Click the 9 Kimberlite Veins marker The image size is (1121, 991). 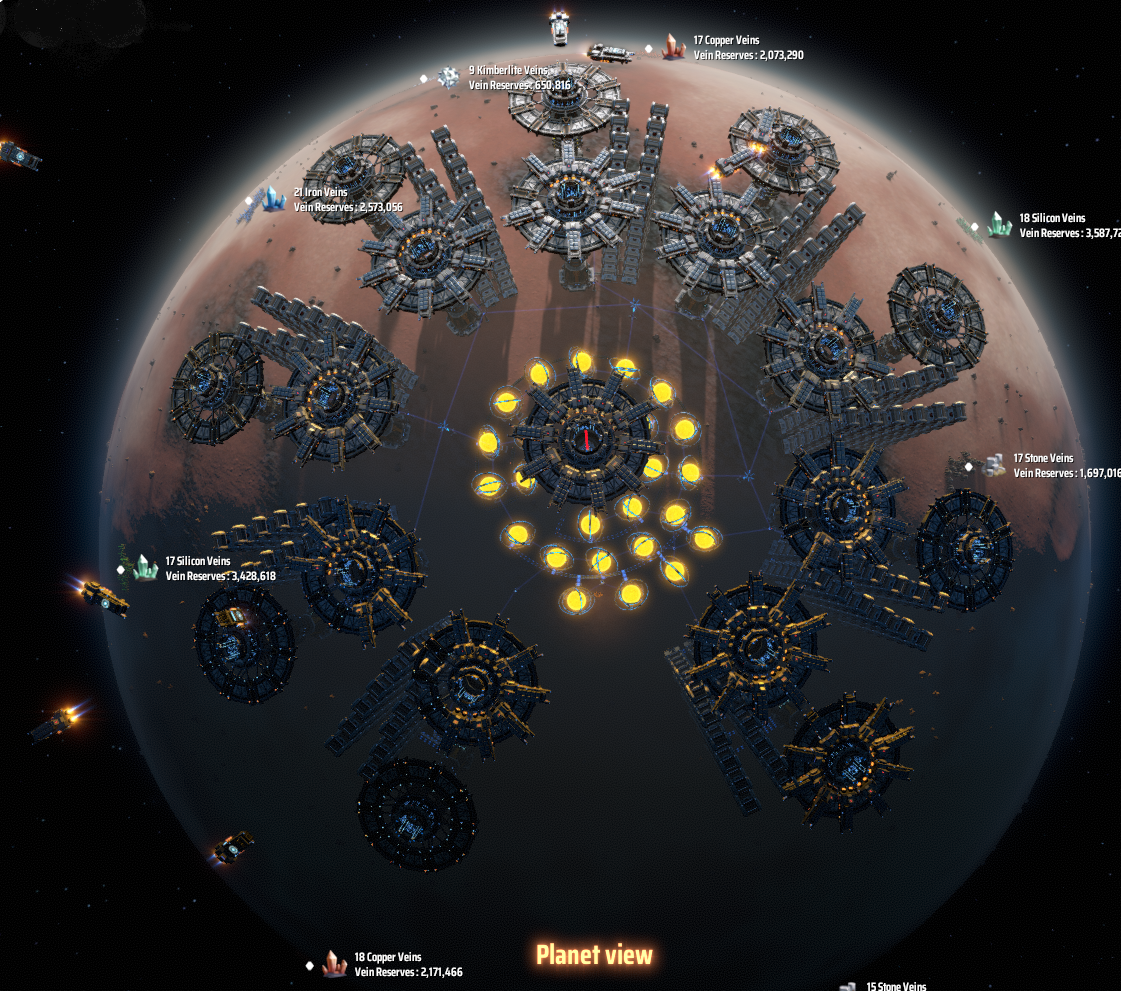[448, 77]
